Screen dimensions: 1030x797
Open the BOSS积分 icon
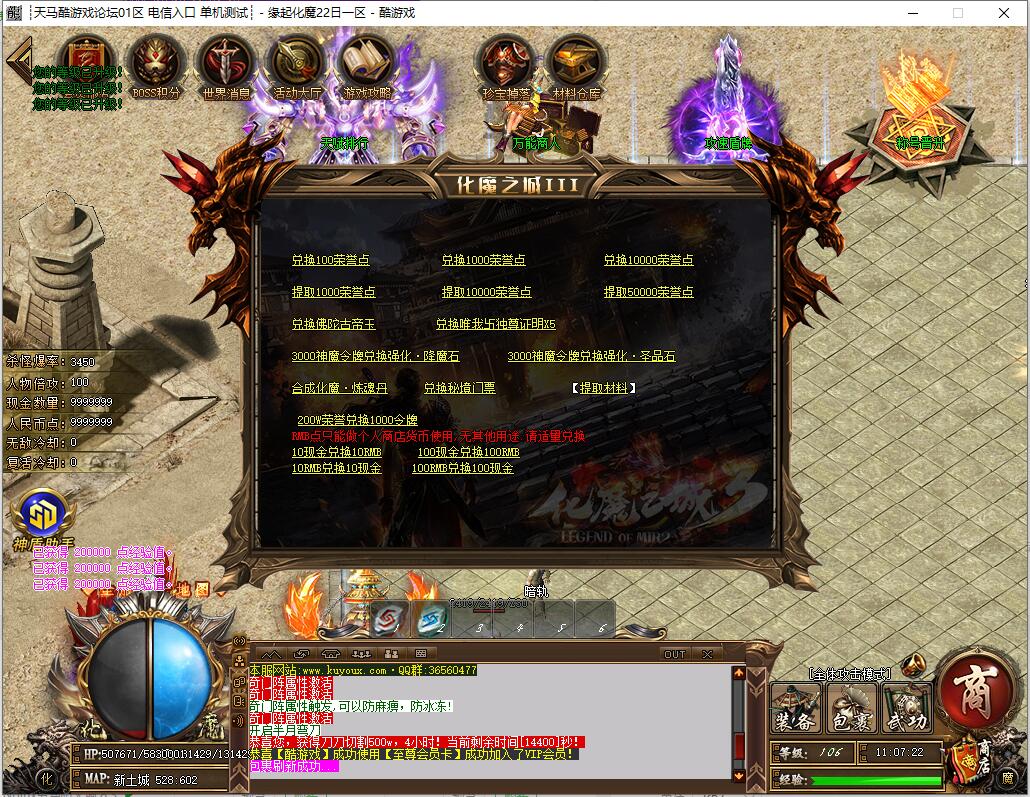click(x=156, y=66)
